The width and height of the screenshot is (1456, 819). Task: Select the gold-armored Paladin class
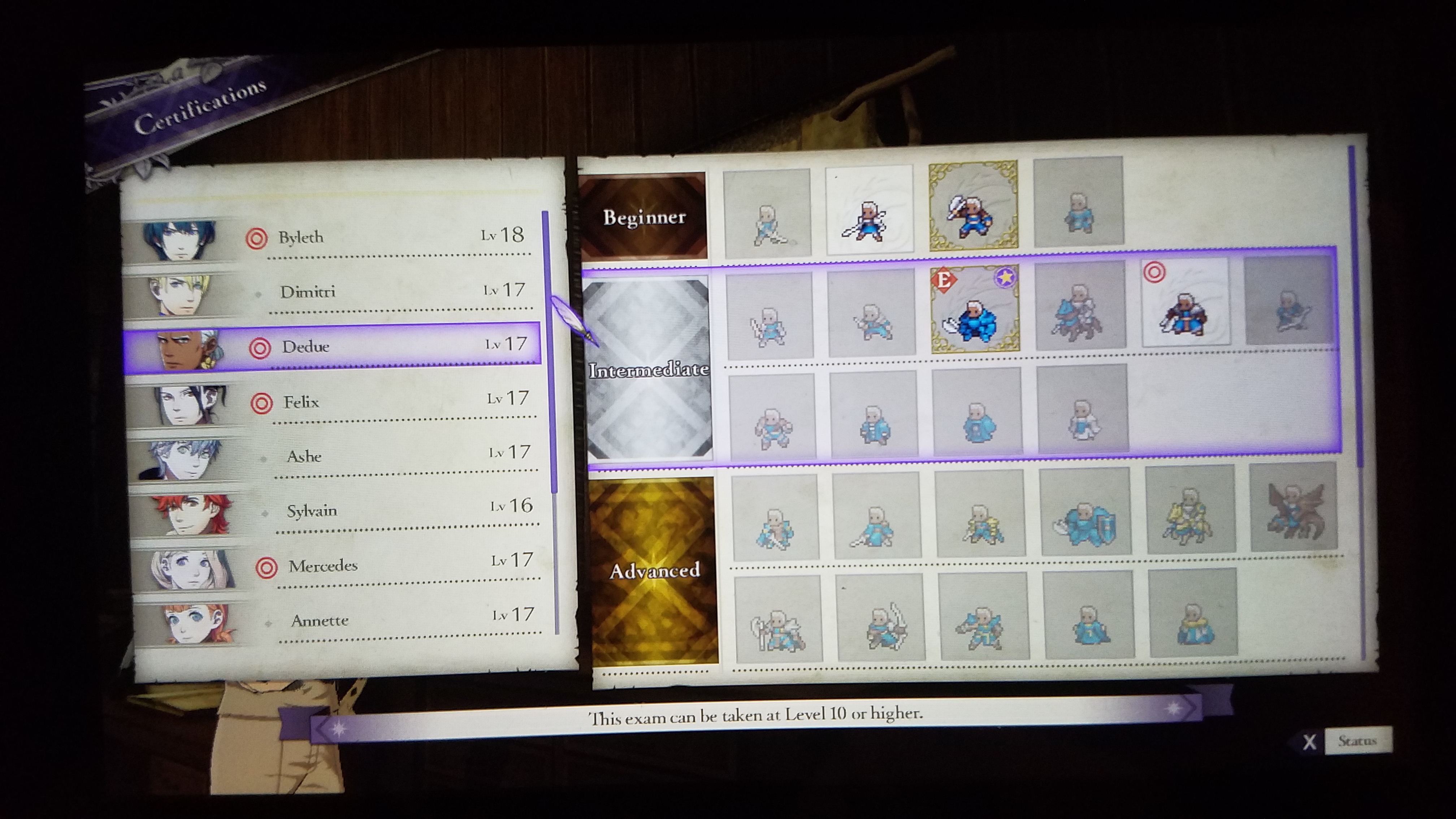point(1190,509)
